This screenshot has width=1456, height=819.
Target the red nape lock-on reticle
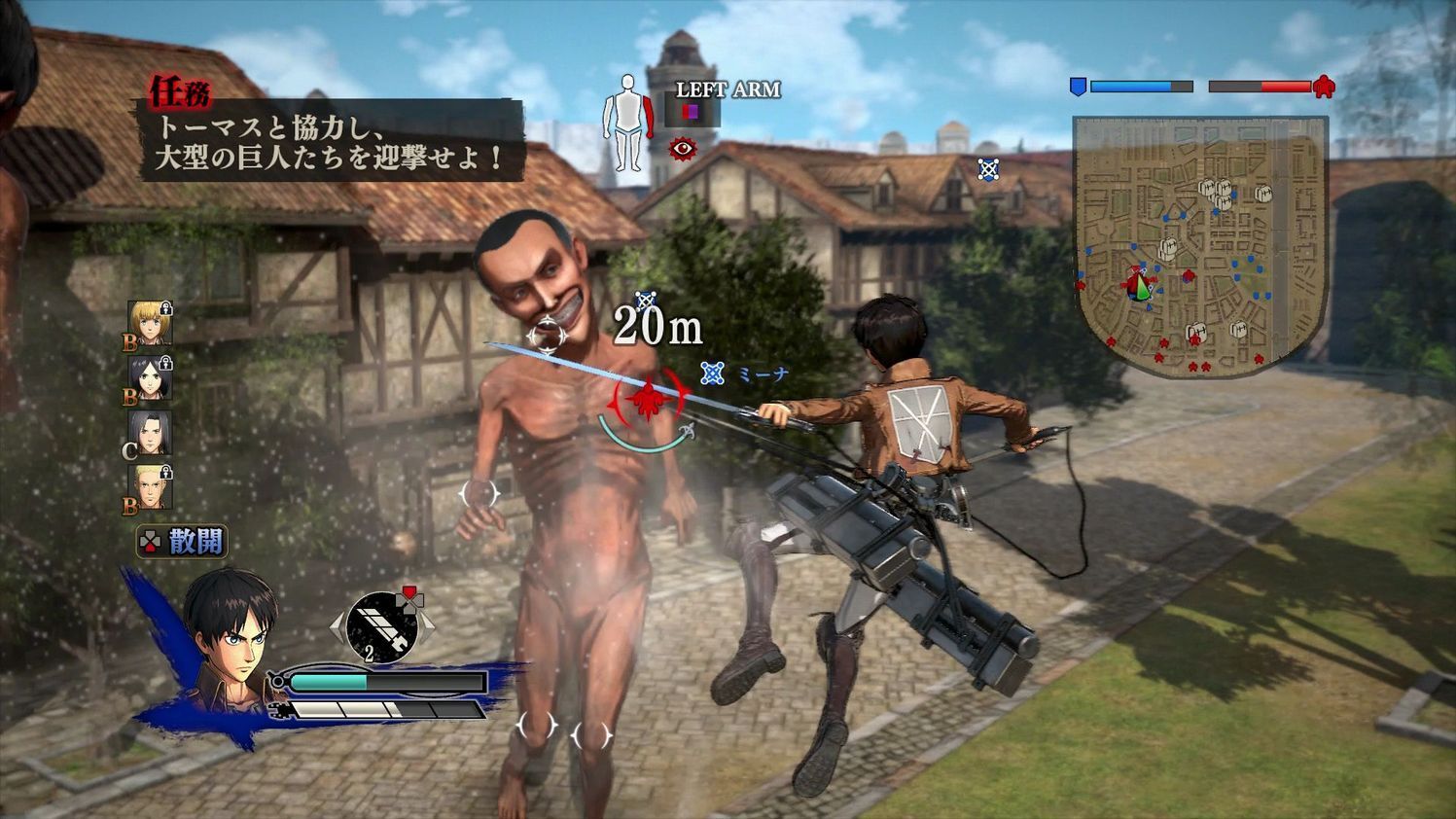coord(649,398)
